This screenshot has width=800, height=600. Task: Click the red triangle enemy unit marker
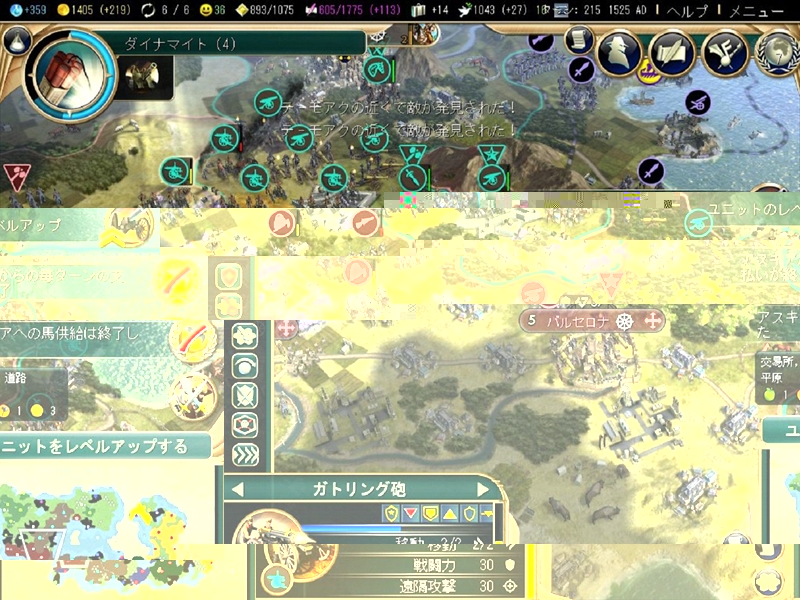click(x=16, y=174)
